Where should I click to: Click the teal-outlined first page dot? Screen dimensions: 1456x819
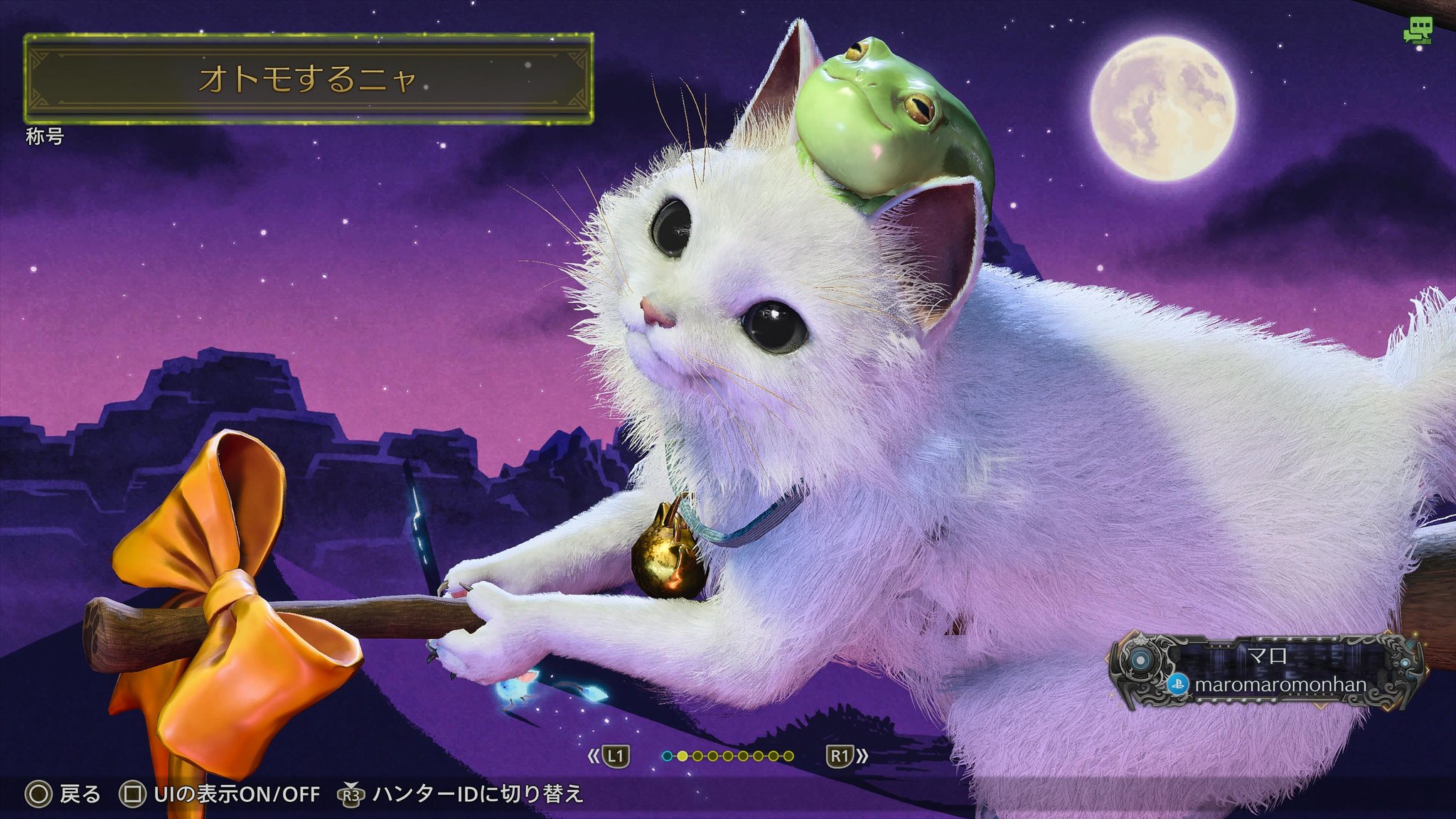point(667,756)
